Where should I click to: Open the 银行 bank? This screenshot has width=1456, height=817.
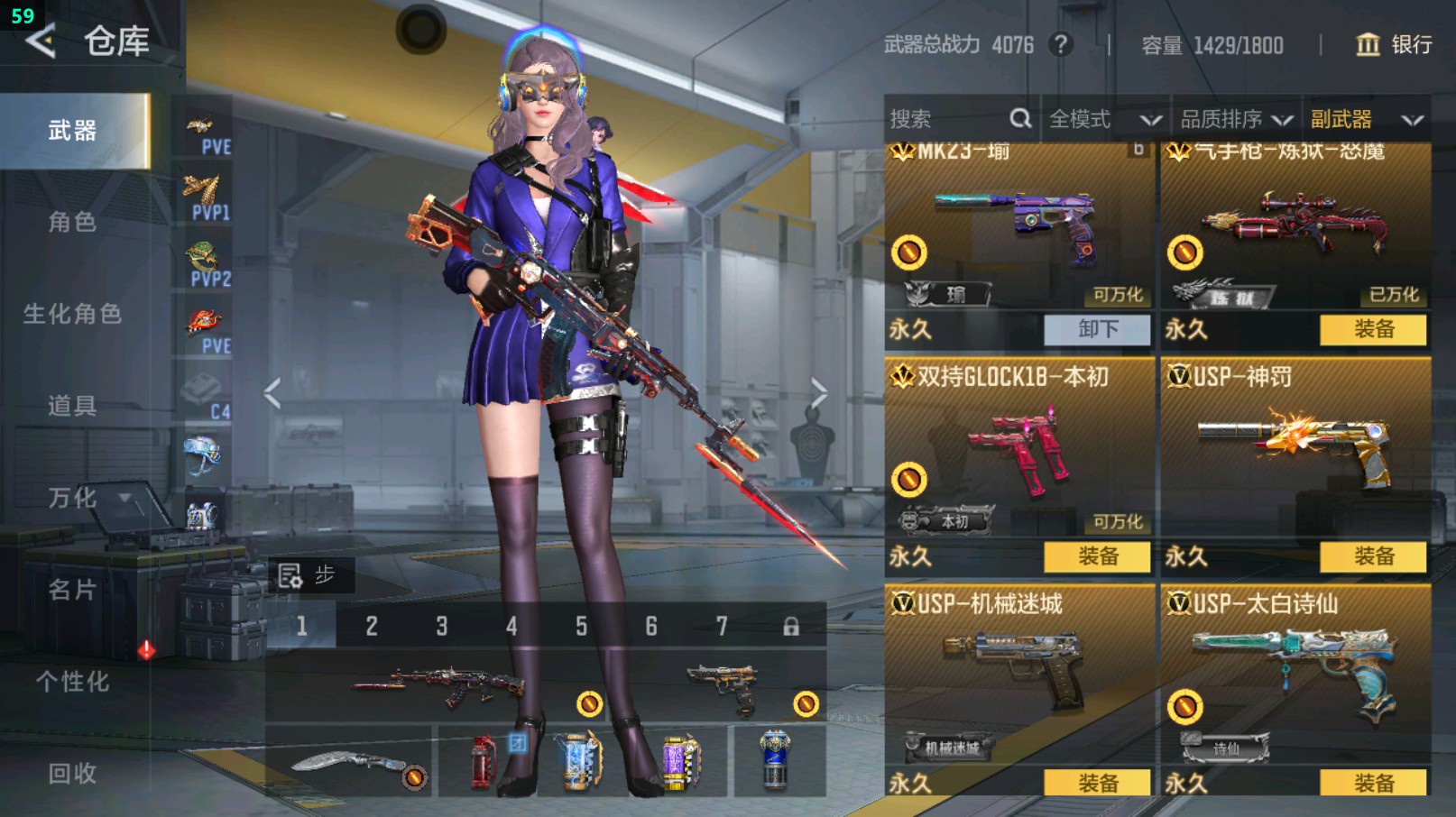coord(1395,44)
